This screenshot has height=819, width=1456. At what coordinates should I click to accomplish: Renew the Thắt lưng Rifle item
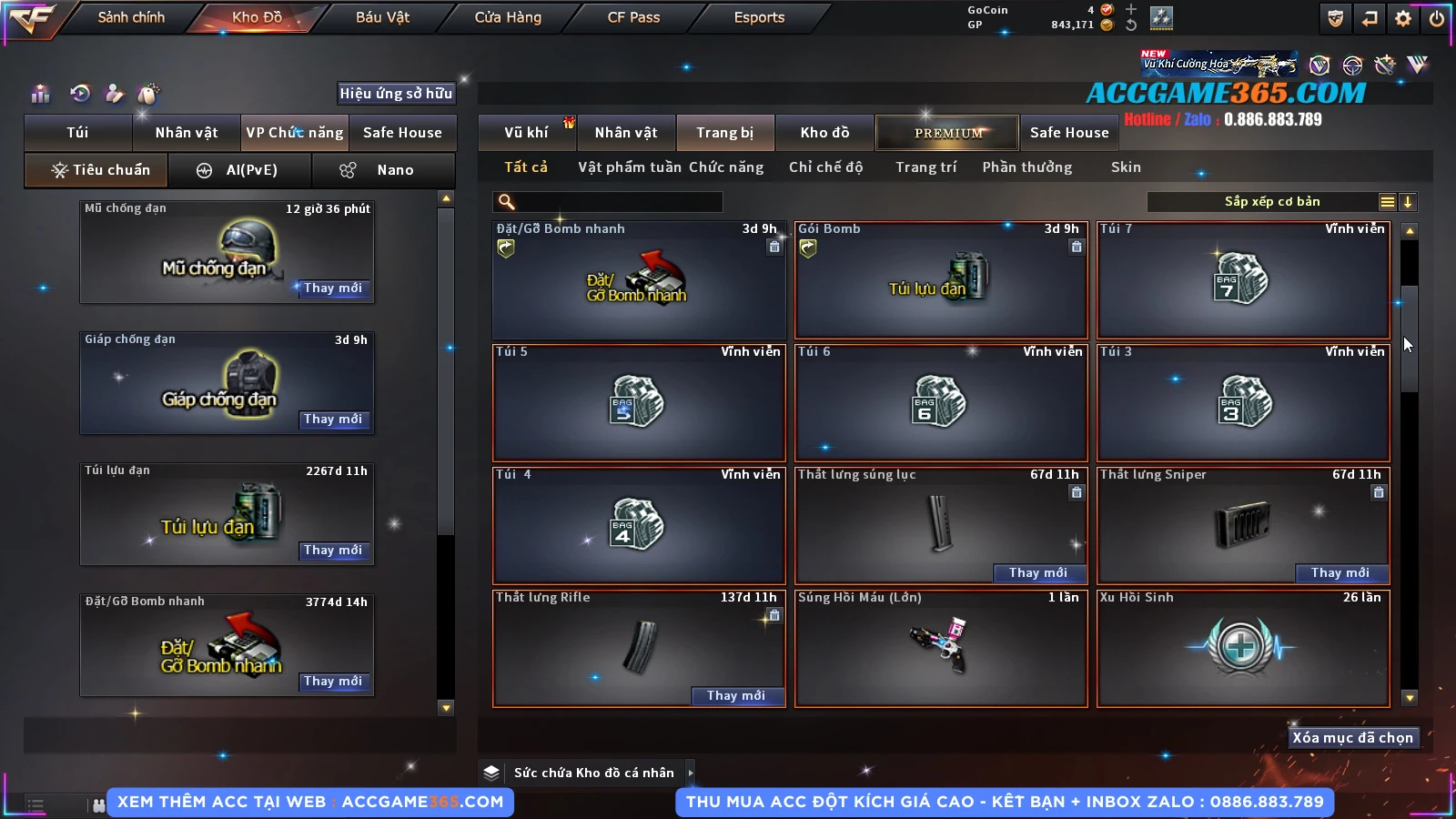pyautogui.click(x=735, y=696)
